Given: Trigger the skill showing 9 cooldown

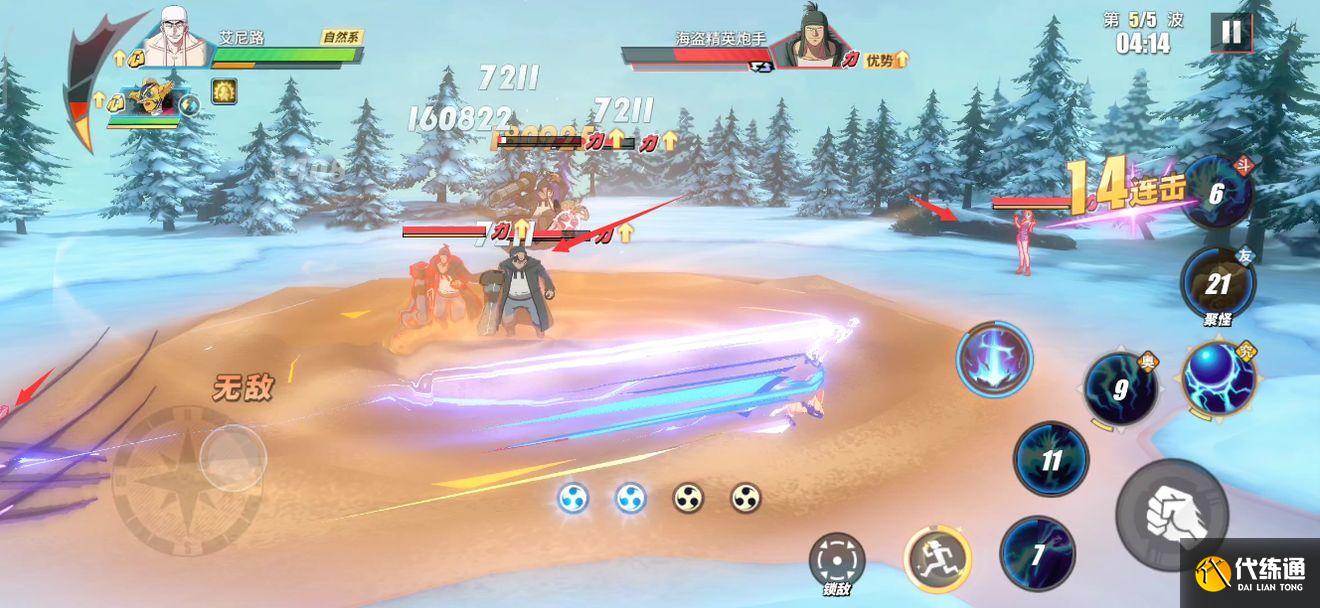Looking at the screenshot, I should (x=1121, y=389).
